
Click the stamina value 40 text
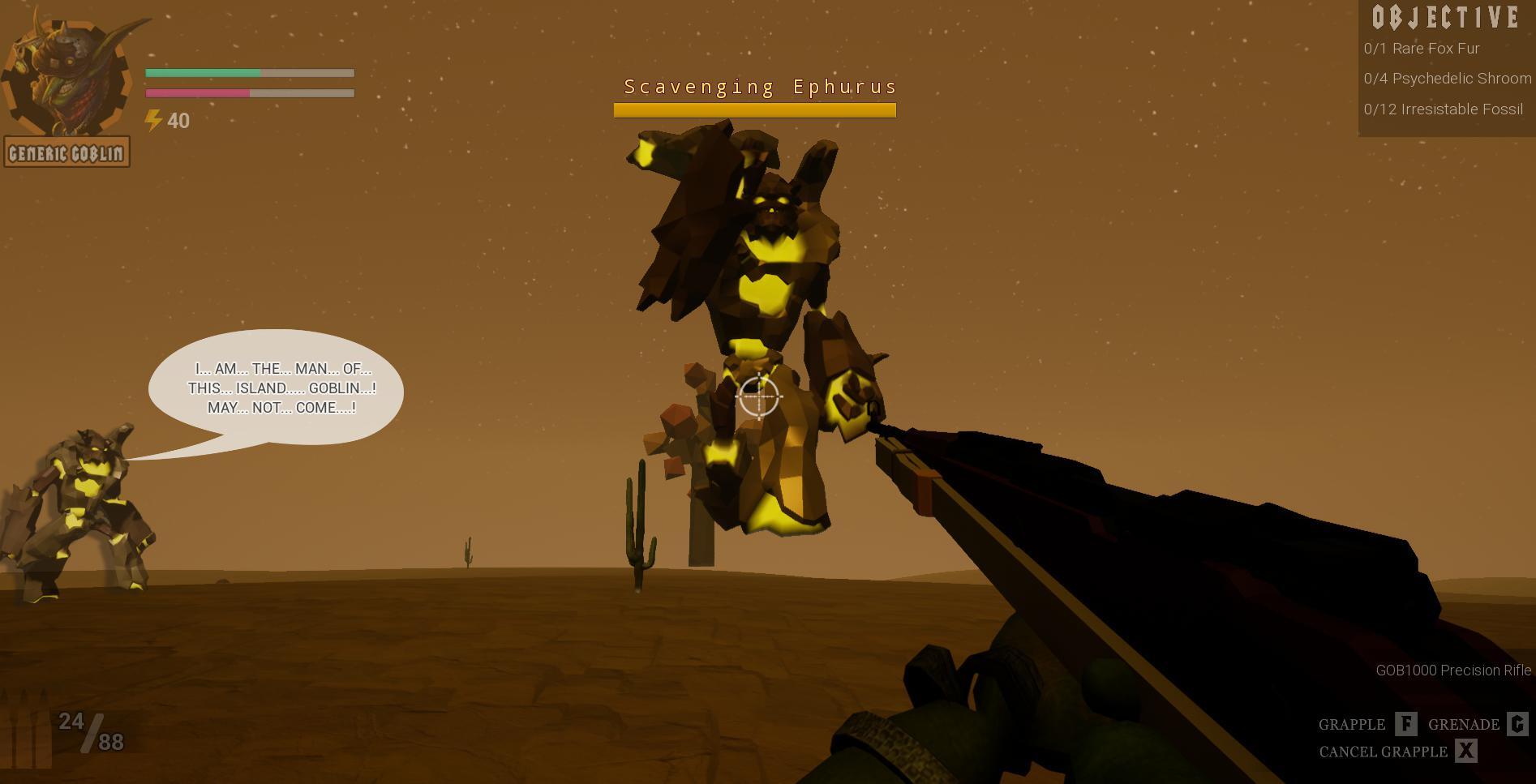(x=178, y=122)
